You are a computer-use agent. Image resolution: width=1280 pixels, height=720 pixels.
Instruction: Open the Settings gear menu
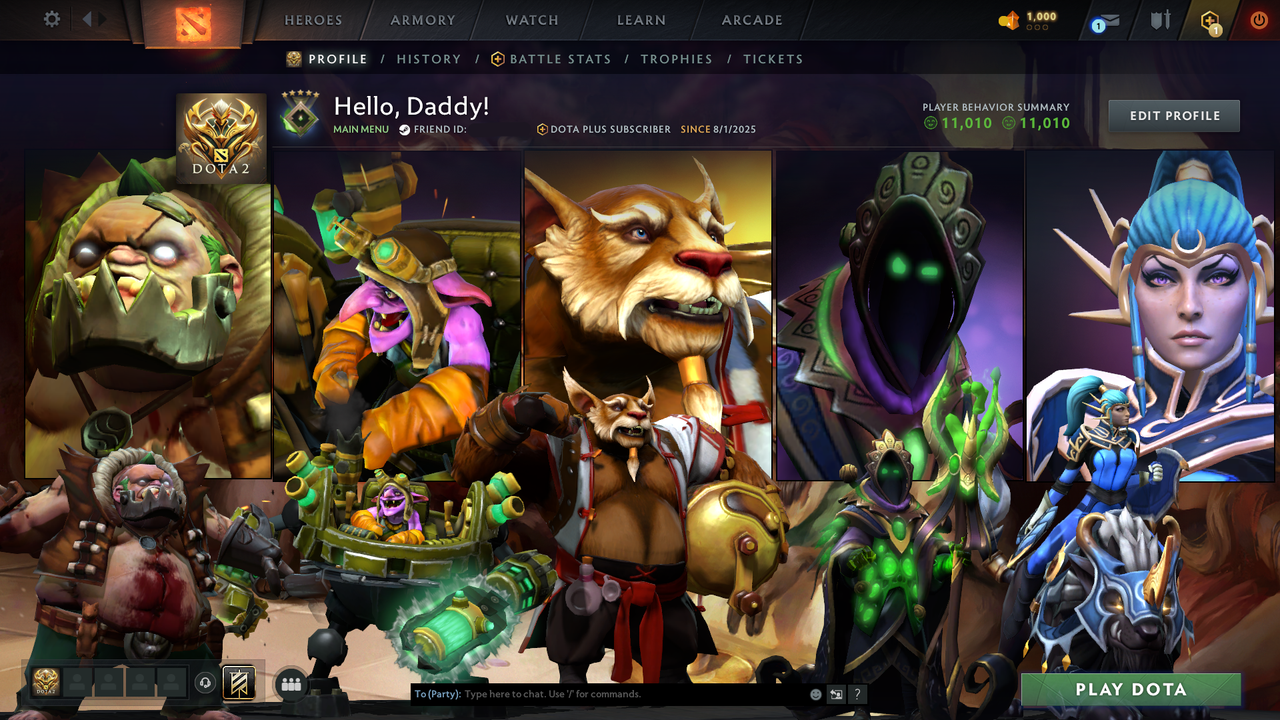click(x=50, y=19)
